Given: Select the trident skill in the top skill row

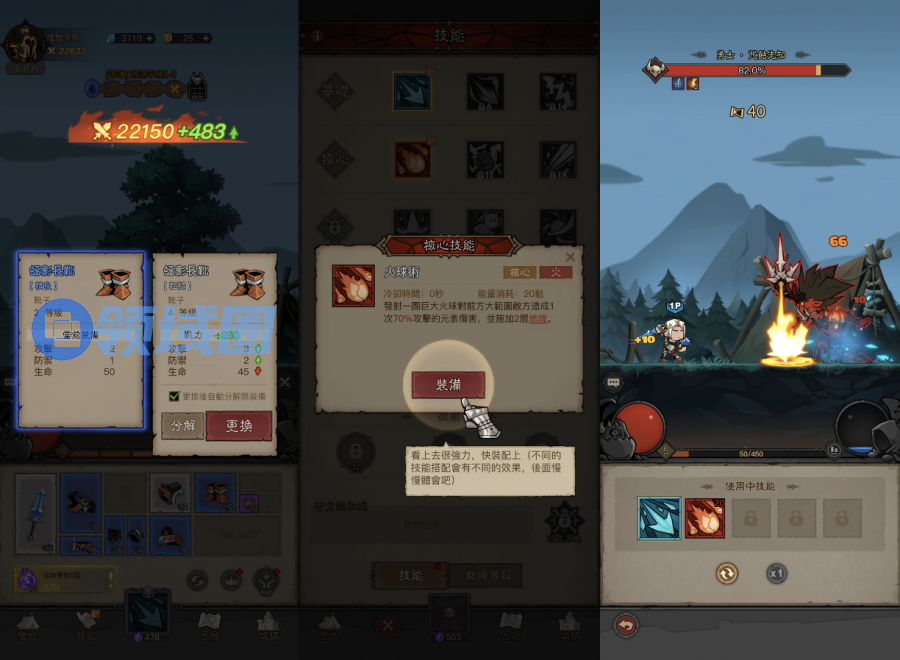Looking at the screenshot, I should (x=411, y=92).
